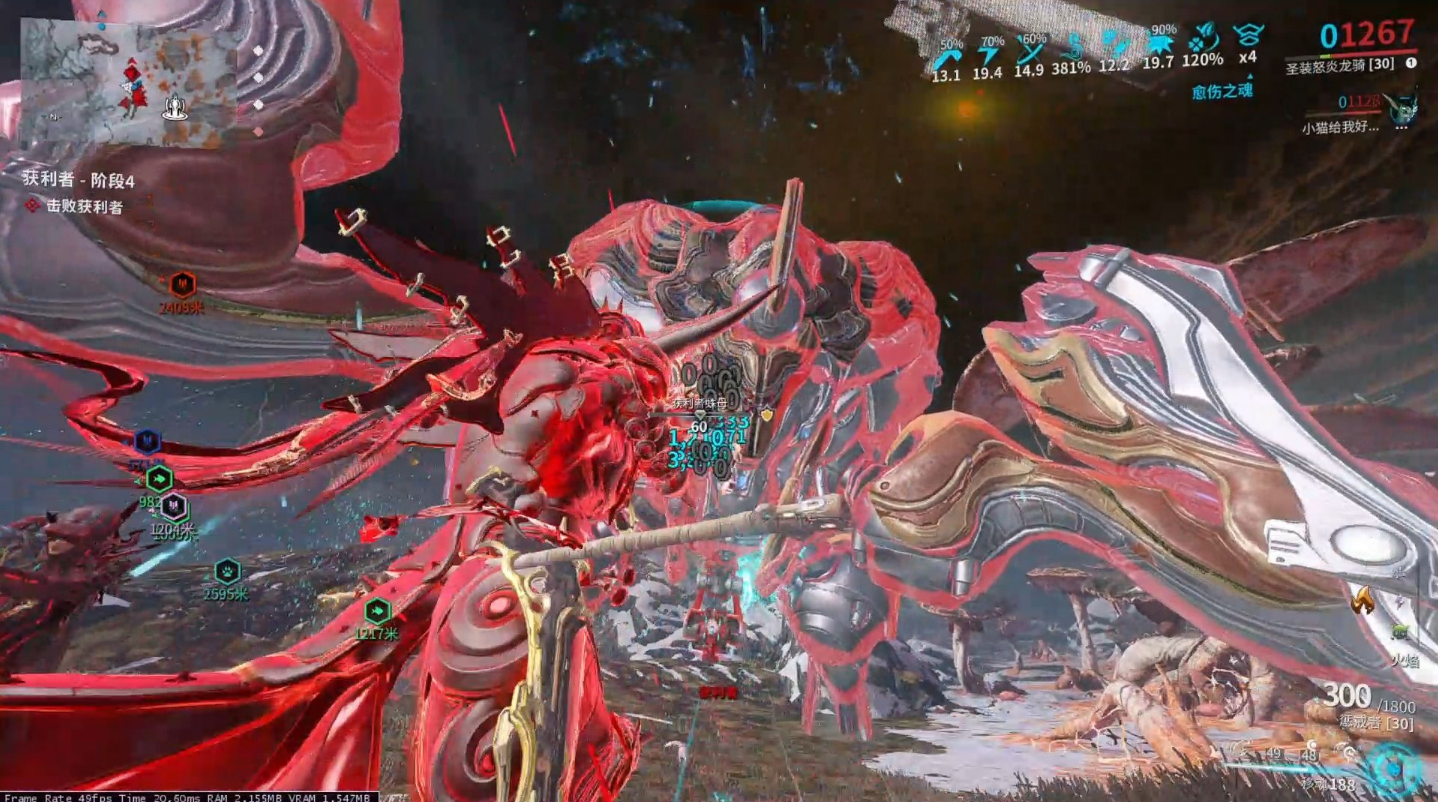Select the 60% crossed-blades buff icon
The width and height of the screenshot is (1438, 802).
point(1030,50)
